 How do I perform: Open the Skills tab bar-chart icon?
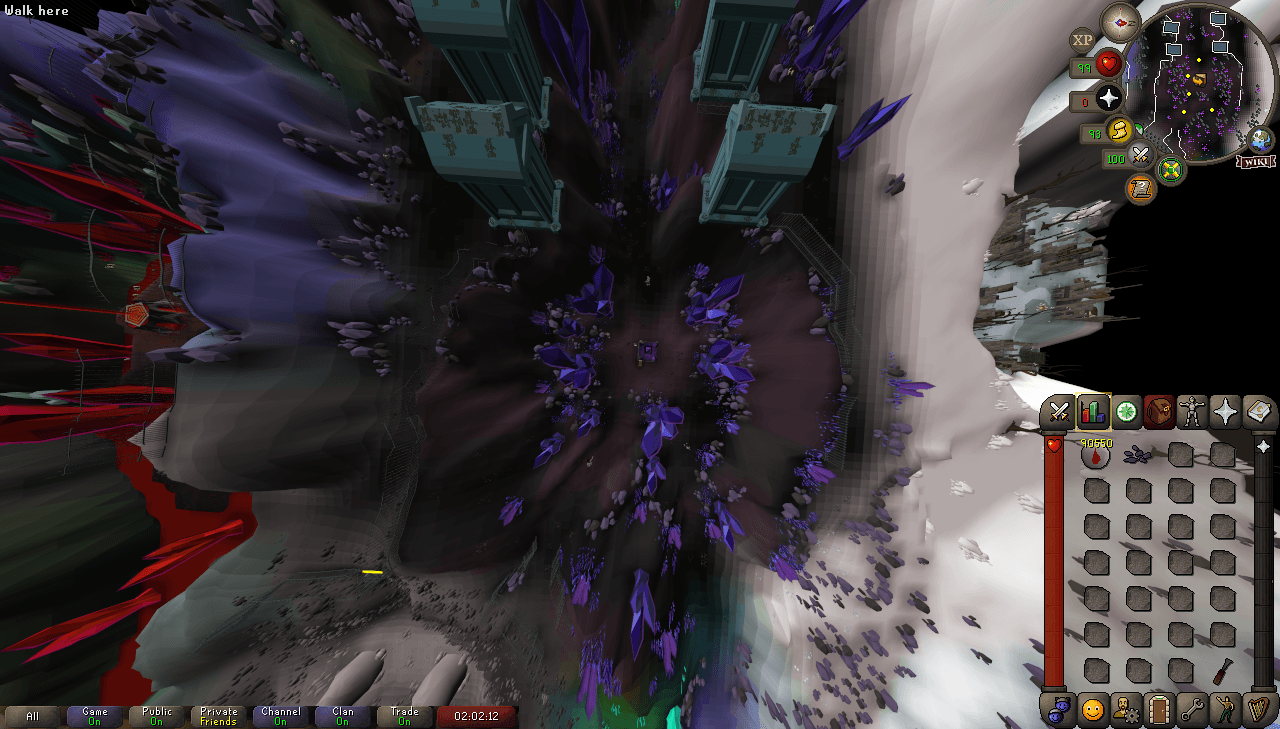1093,411
